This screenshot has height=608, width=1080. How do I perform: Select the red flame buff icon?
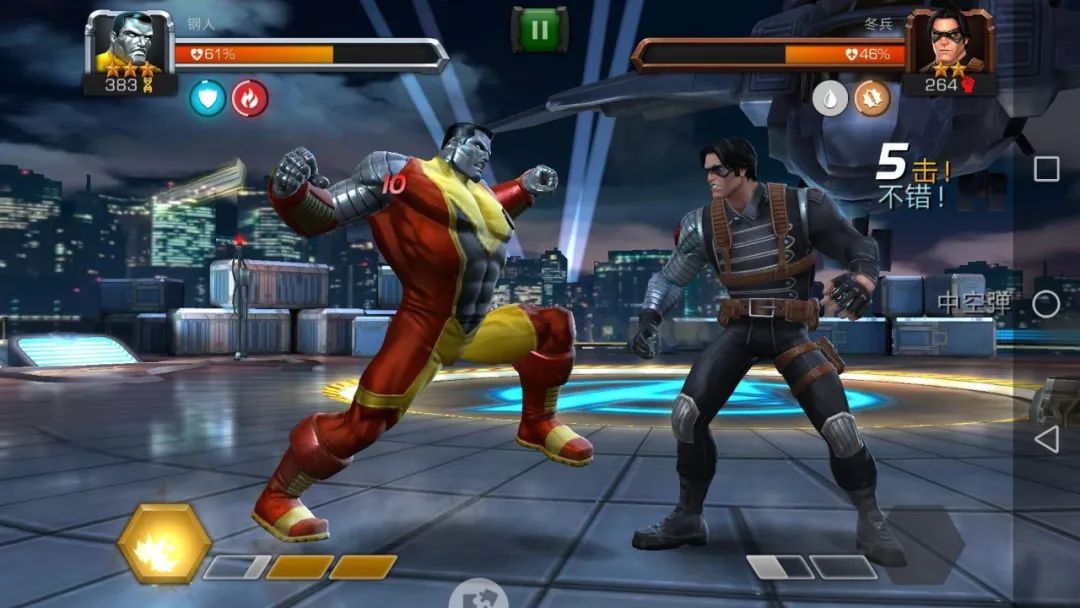pos(250,98)
